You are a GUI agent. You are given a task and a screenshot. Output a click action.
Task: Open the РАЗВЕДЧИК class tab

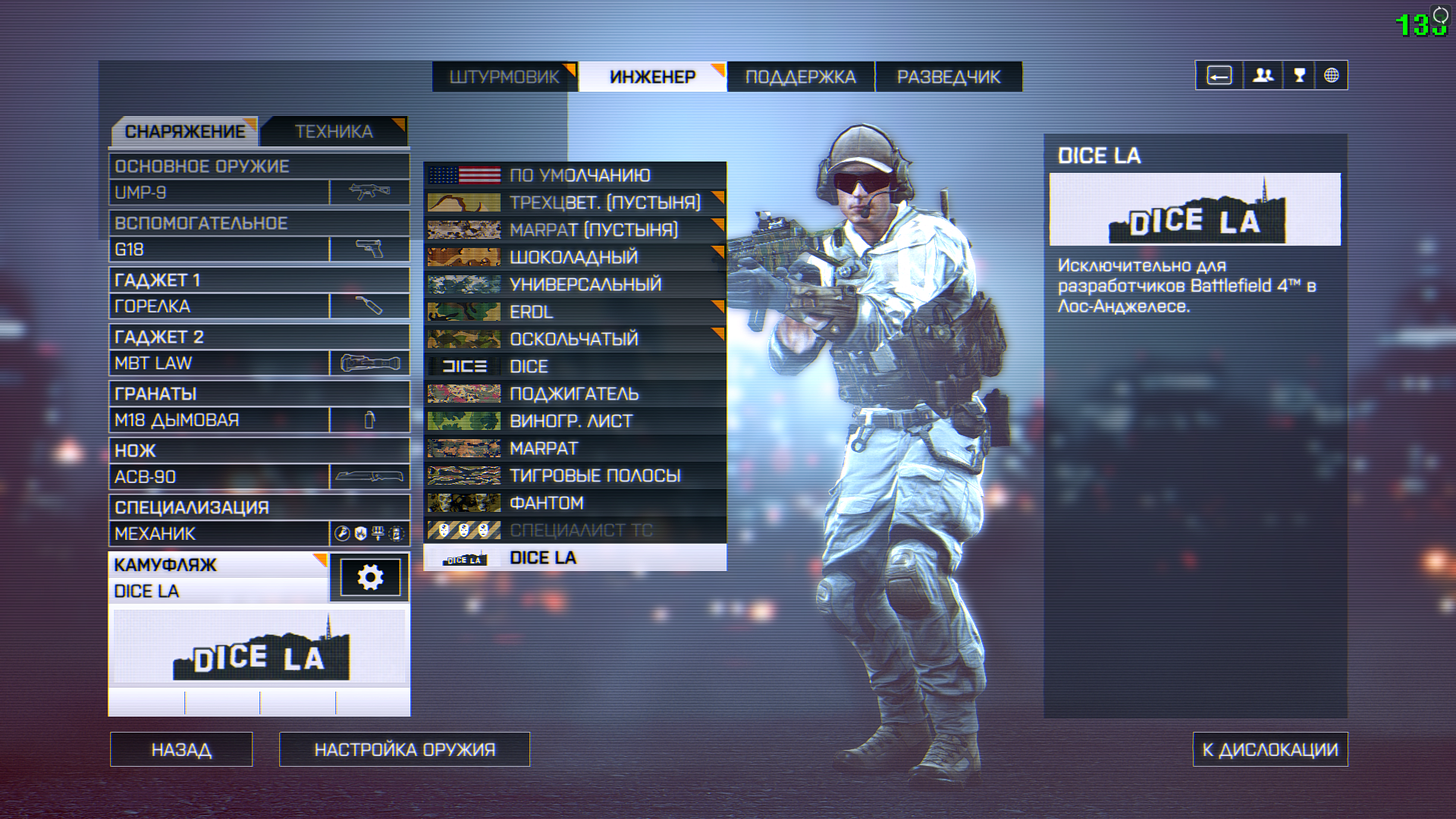click(948, 77)
